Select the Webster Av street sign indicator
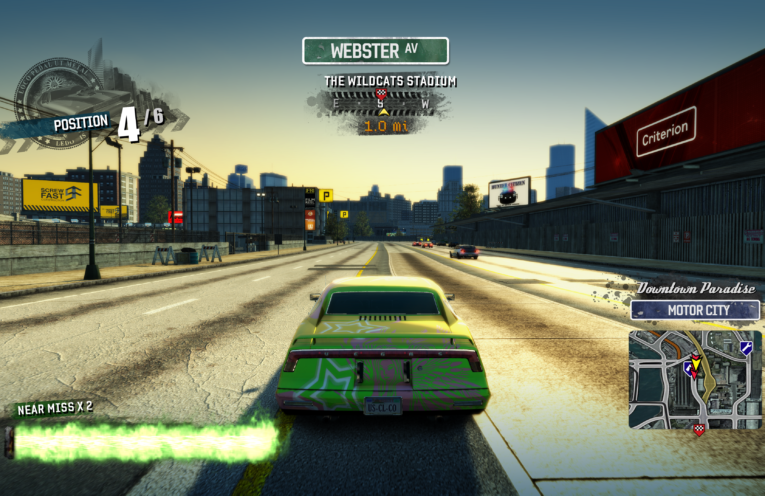 pyautogui.click(x=375, y=50)
